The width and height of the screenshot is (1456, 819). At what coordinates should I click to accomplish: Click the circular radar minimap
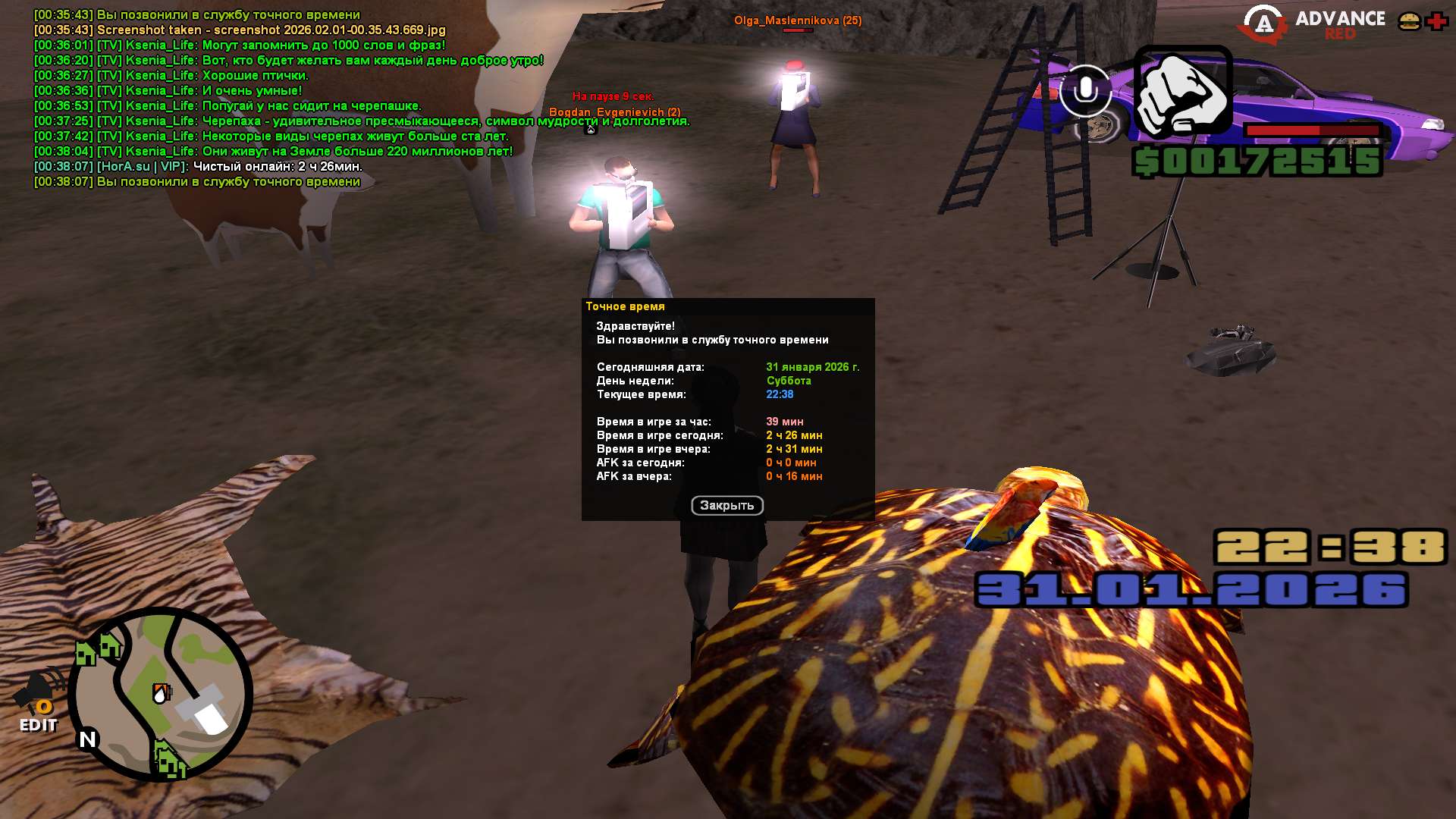coord(161,693)
